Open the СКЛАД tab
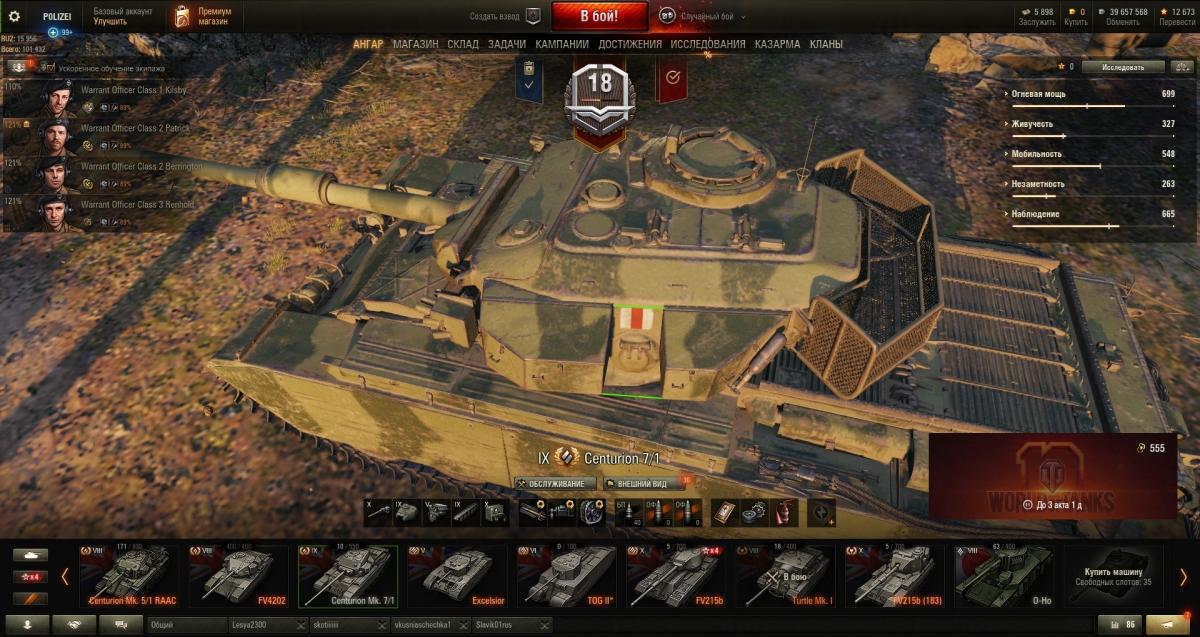Screen dimensions: 1200x637 (463, 44)
